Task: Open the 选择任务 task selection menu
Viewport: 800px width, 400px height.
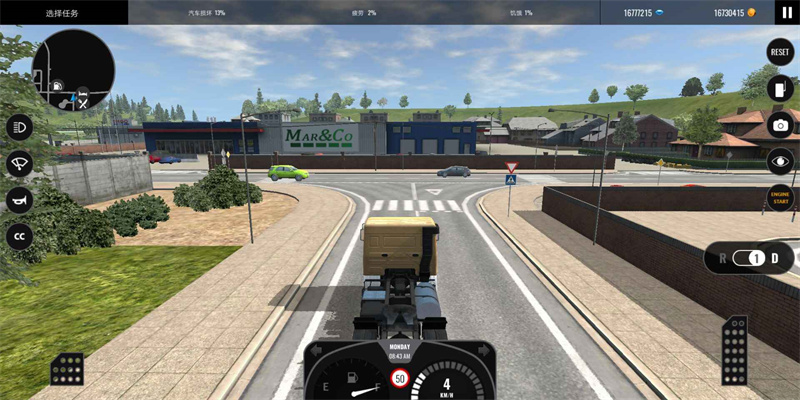Action: tap(64, 13)
